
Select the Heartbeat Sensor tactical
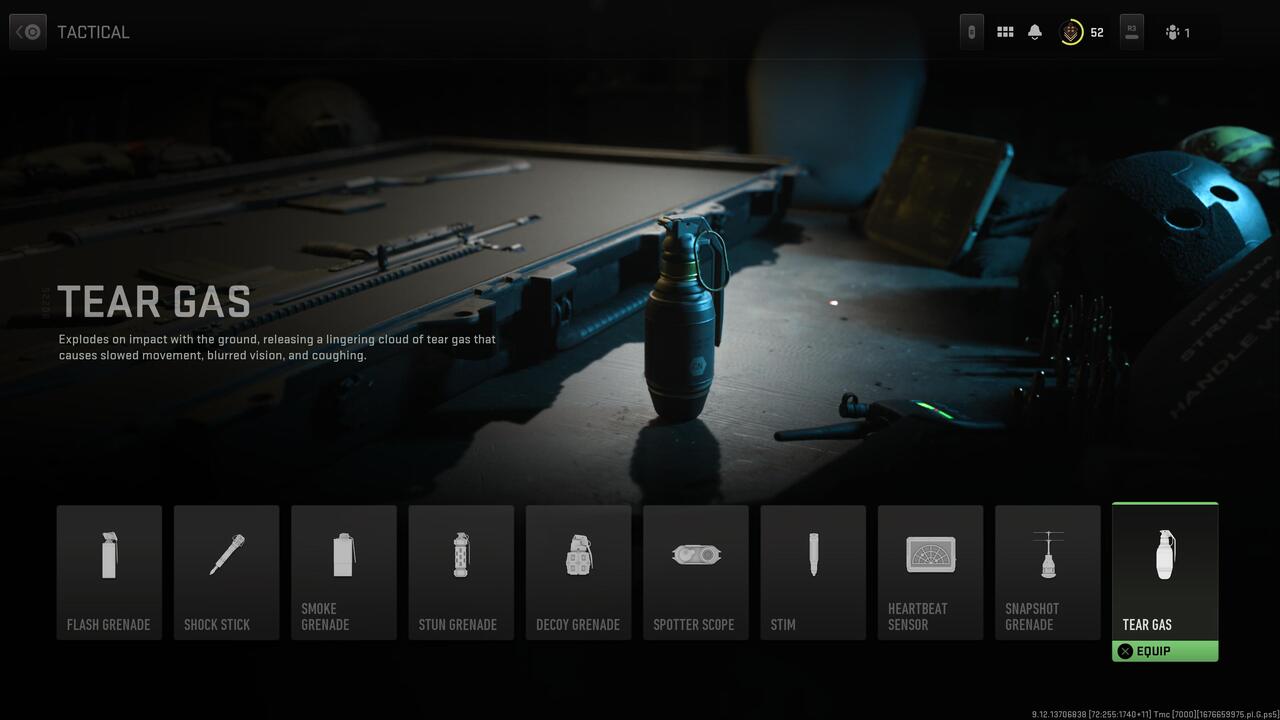930,572
